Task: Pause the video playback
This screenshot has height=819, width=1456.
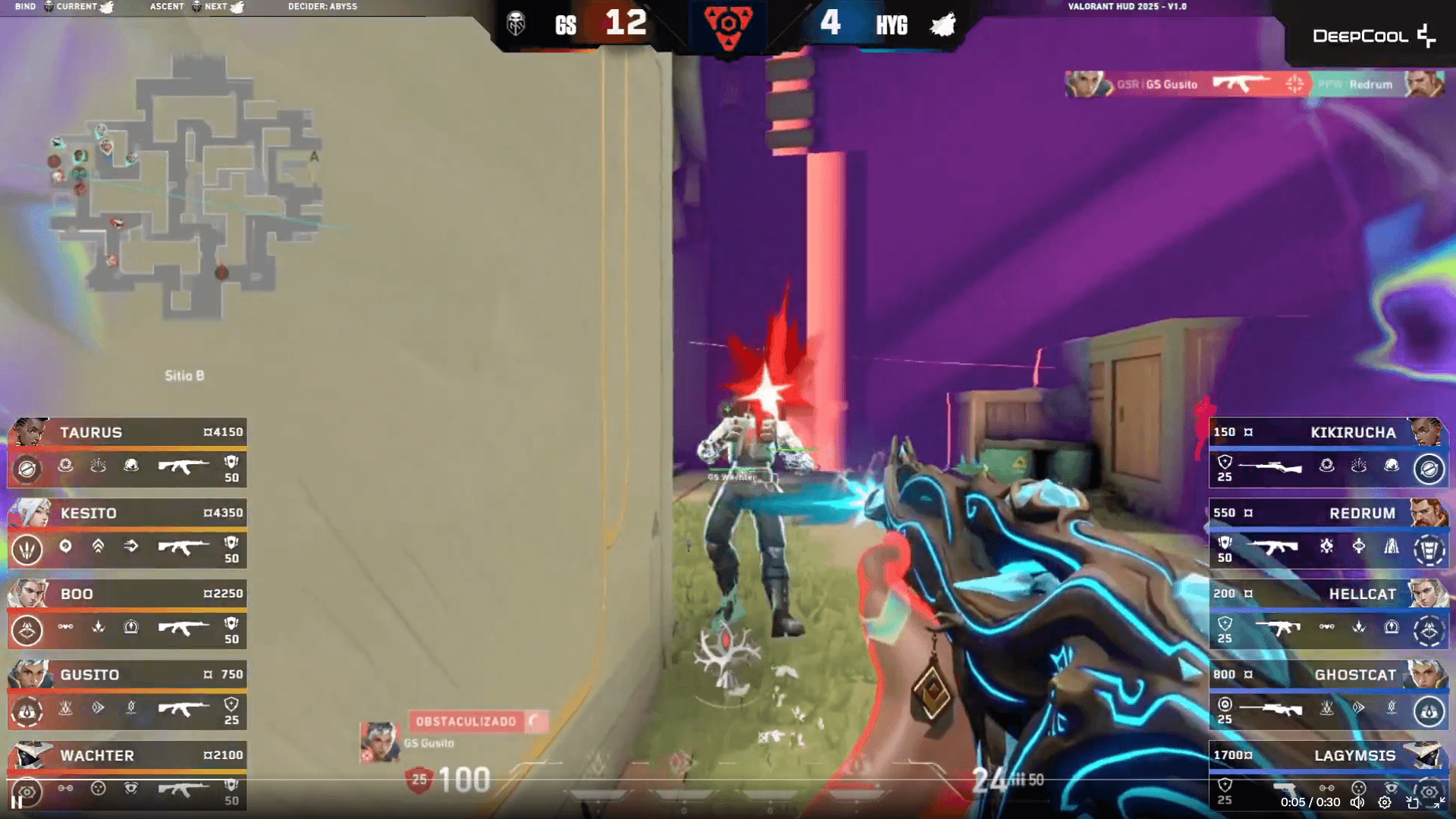Action: [16, 802]
